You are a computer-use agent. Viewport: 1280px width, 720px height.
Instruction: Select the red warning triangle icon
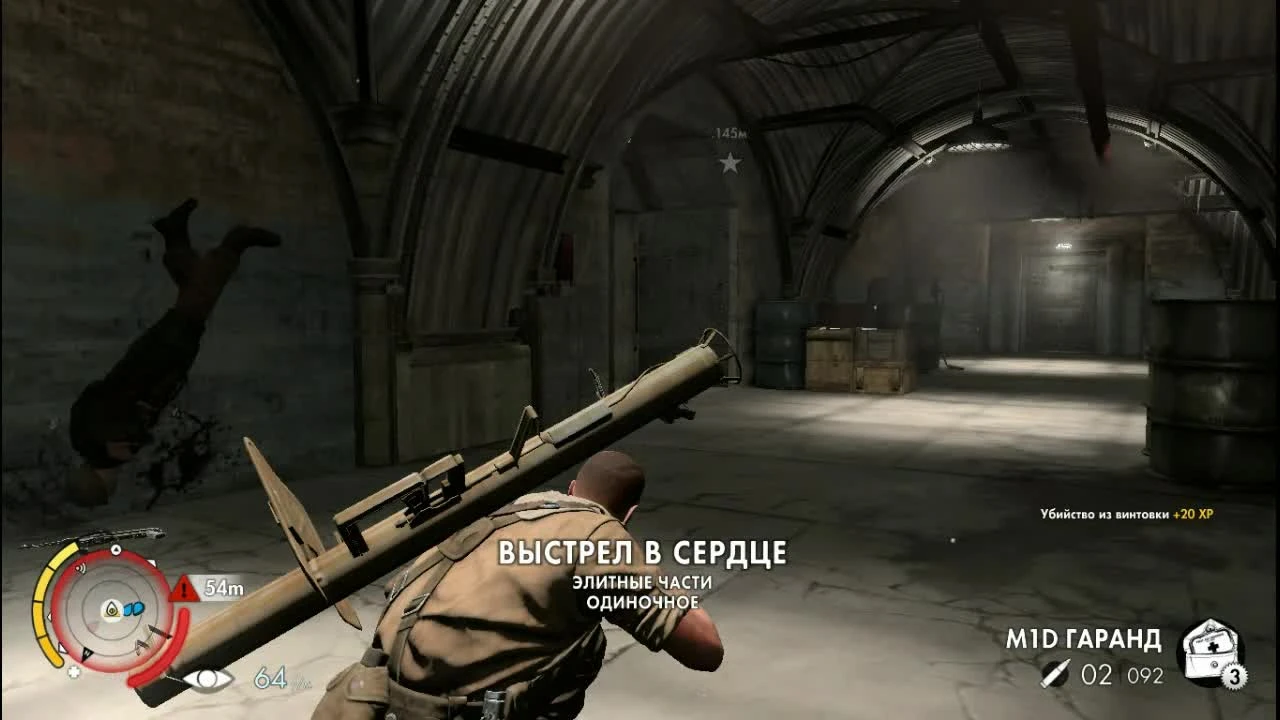182,587
